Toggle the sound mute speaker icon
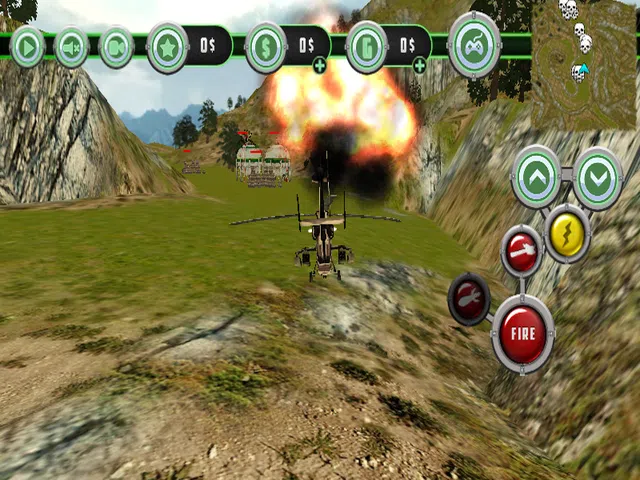This screenshot has width=640, height=480. pyautogui.click(x=71, y=47)
